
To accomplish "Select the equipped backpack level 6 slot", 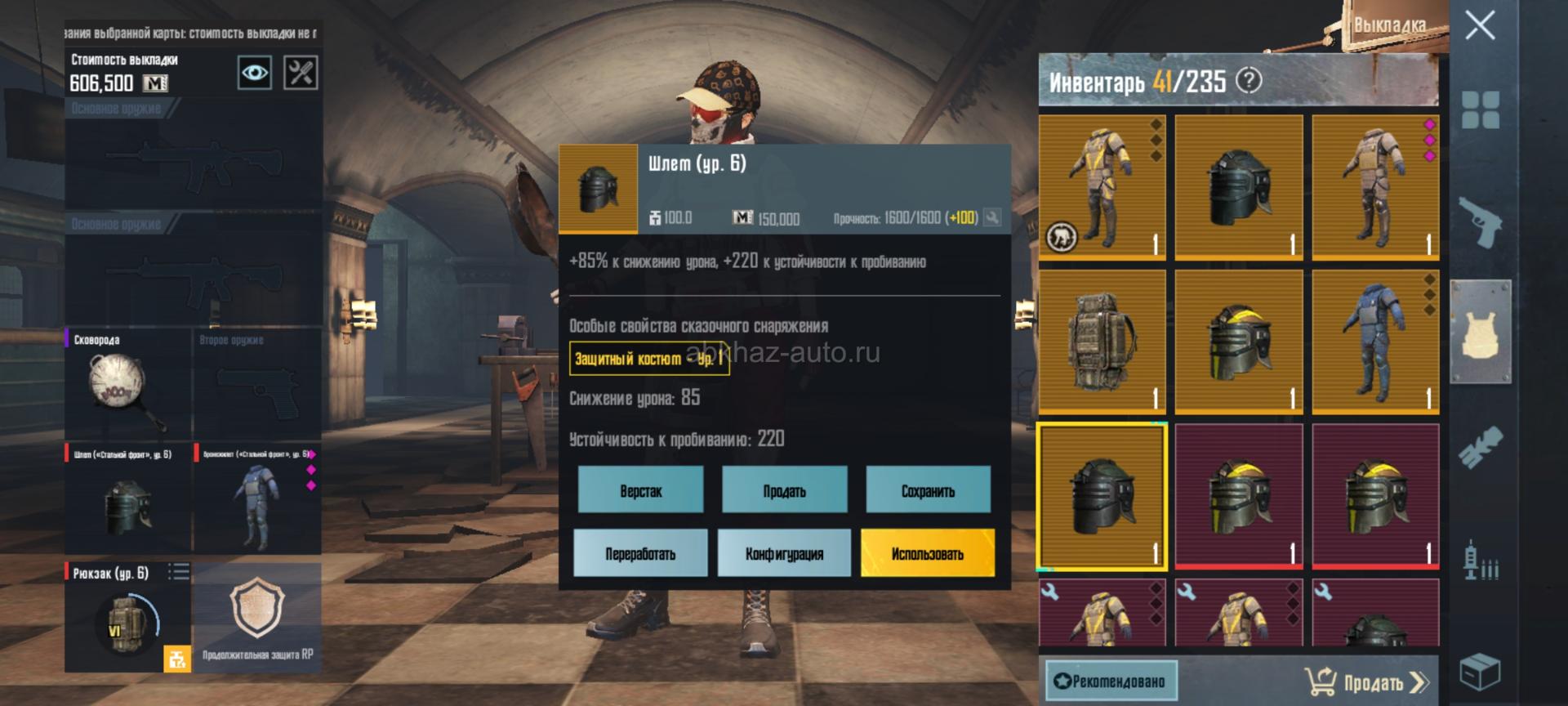I will tap(127, 617).
